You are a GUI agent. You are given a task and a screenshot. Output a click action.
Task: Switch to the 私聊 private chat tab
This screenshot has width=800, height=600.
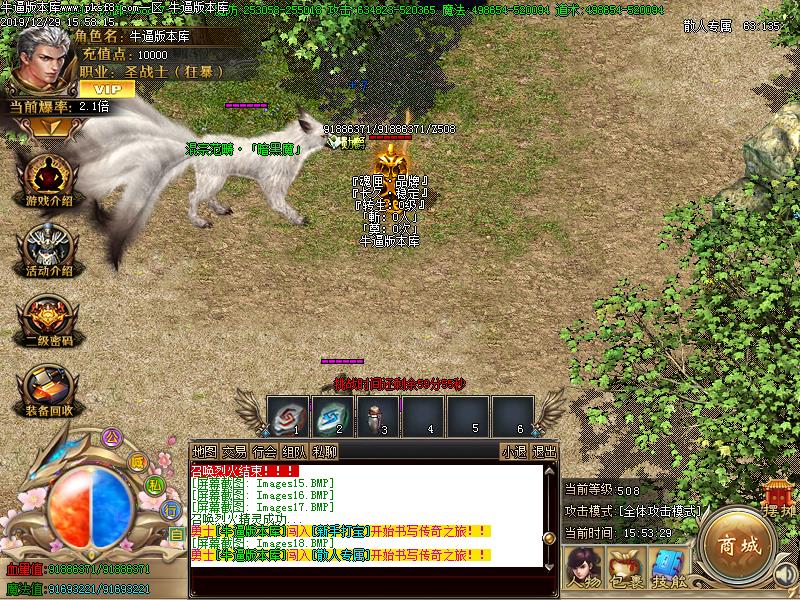[324, 452]
